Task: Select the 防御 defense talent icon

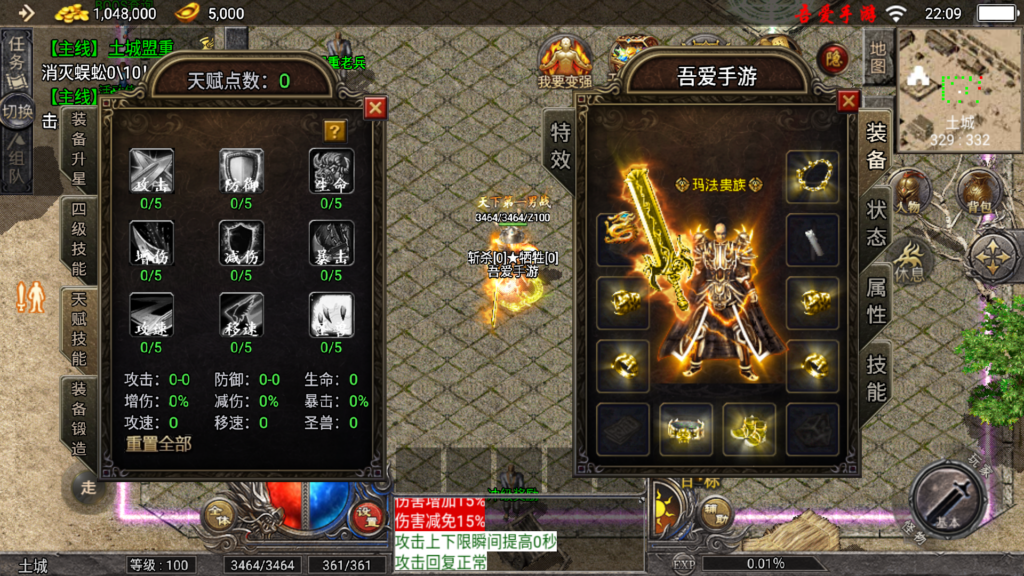Action: coord(241,170)
